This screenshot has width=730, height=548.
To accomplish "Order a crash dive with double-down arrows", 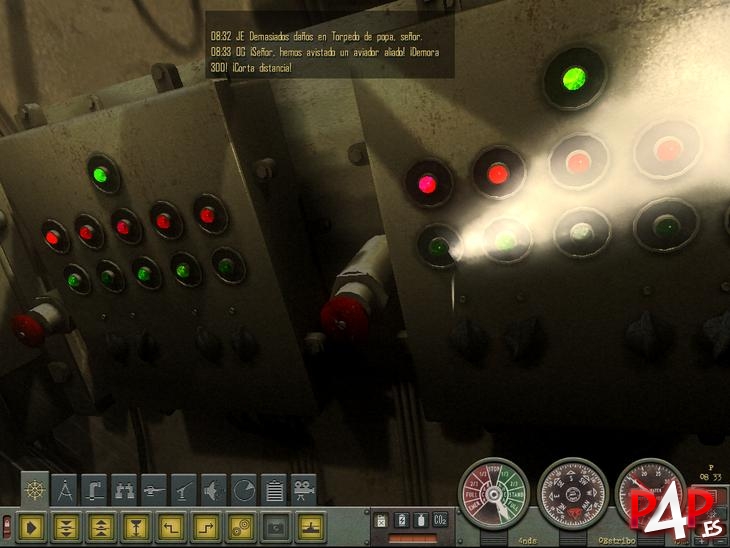I will (x=67, y=525).
